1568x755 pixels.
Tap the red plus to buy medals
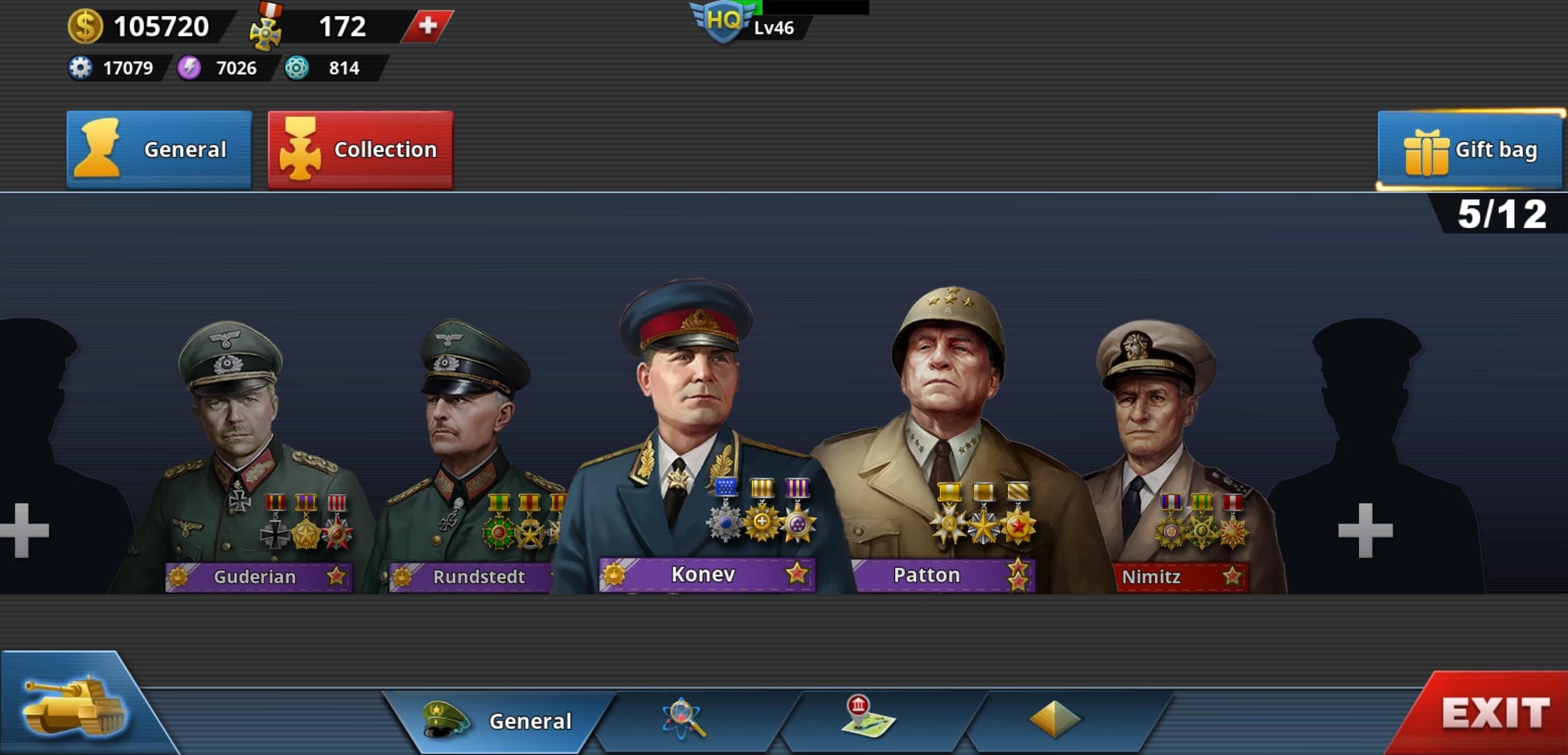pos(427,26)
